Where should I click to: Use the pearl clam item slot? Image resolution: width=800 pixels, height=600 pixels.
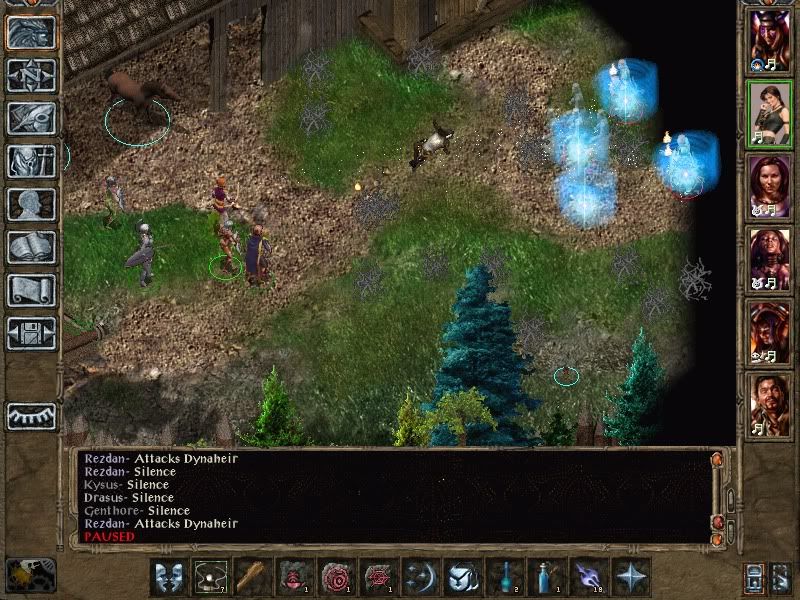point(209,578)
